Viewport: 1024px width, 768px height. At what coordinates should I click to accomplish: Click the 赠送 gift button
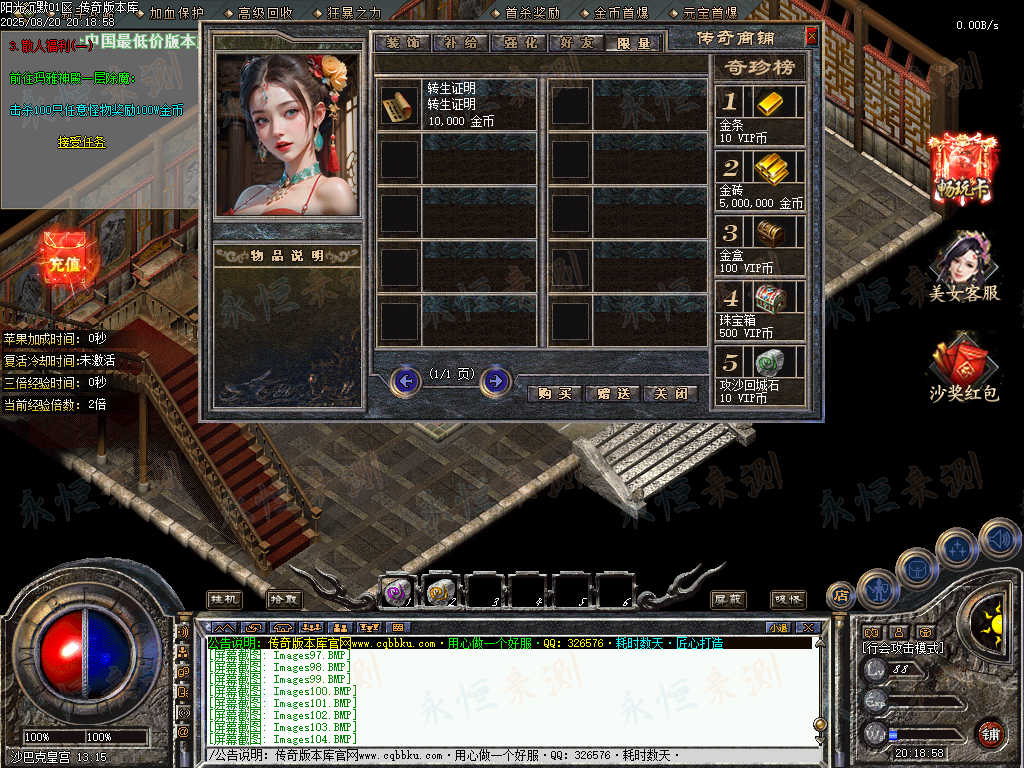612,393
